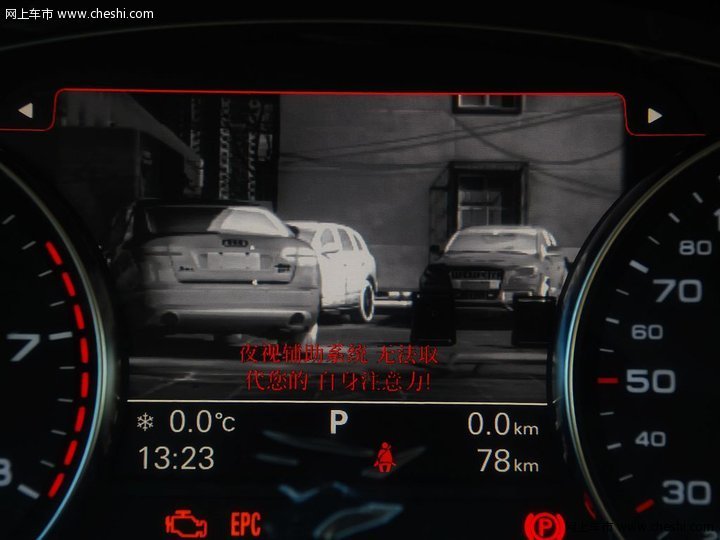The image size is (720, 540).
Task: Select the check engine warning icon
Action: (x=186, y=523)
